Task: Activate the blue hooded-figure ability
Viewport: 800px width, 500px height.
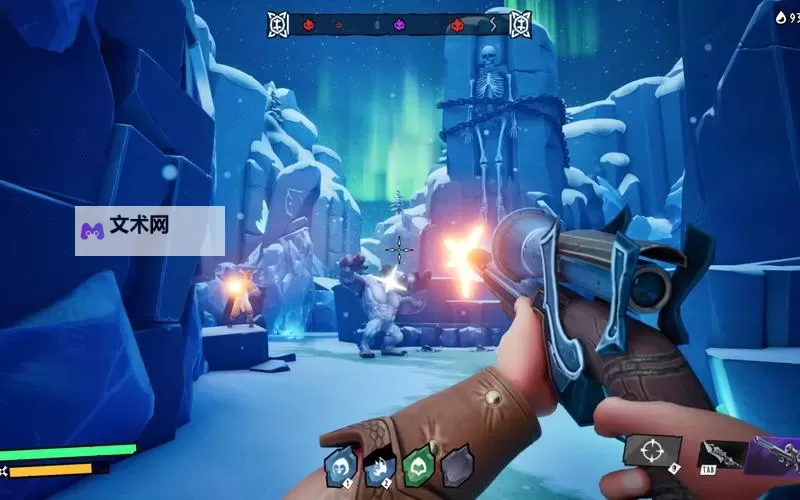Action: click(x=341, y=466)
